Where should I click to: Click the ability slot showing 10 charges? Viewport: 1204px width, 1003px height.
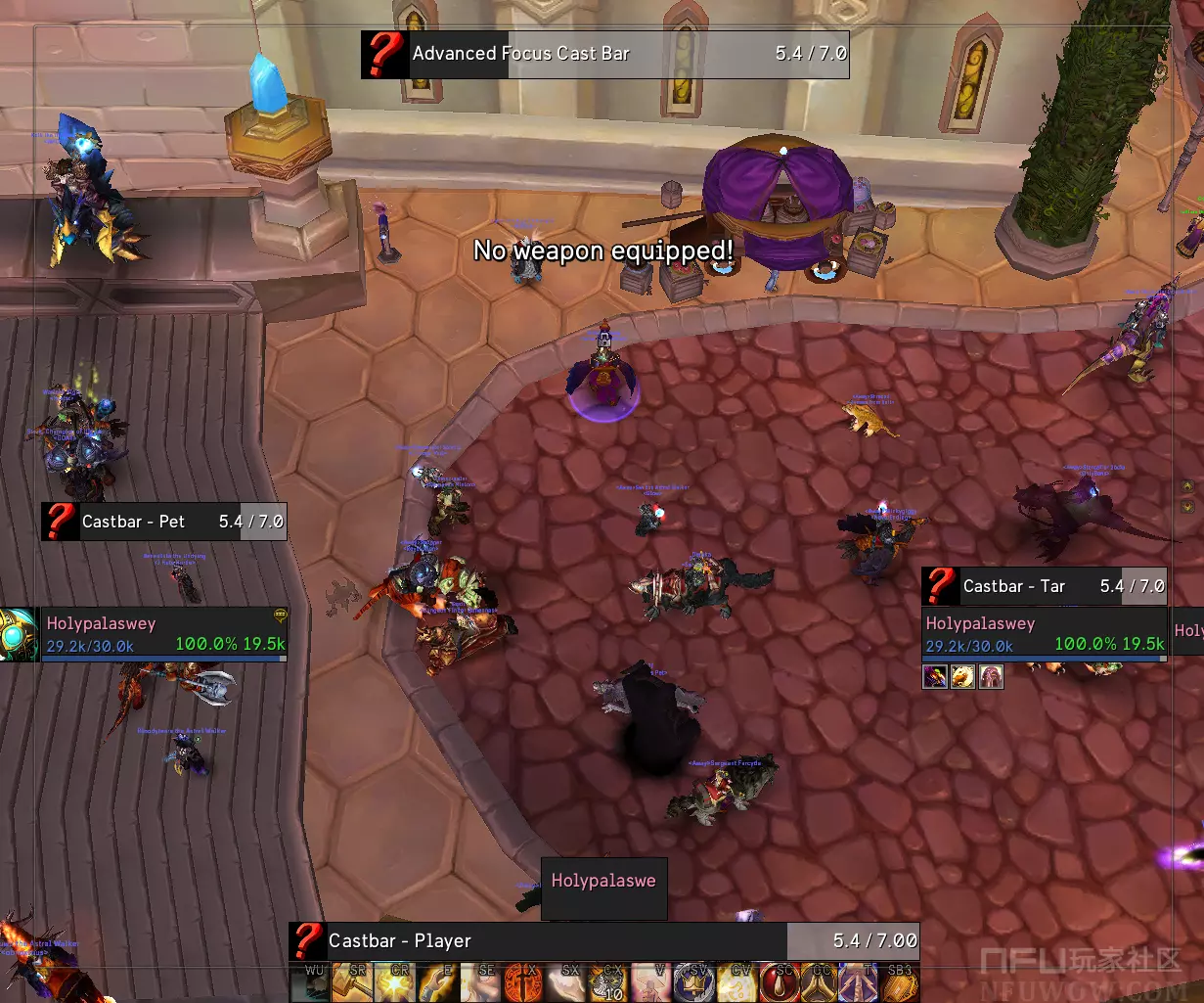point(610,983)
